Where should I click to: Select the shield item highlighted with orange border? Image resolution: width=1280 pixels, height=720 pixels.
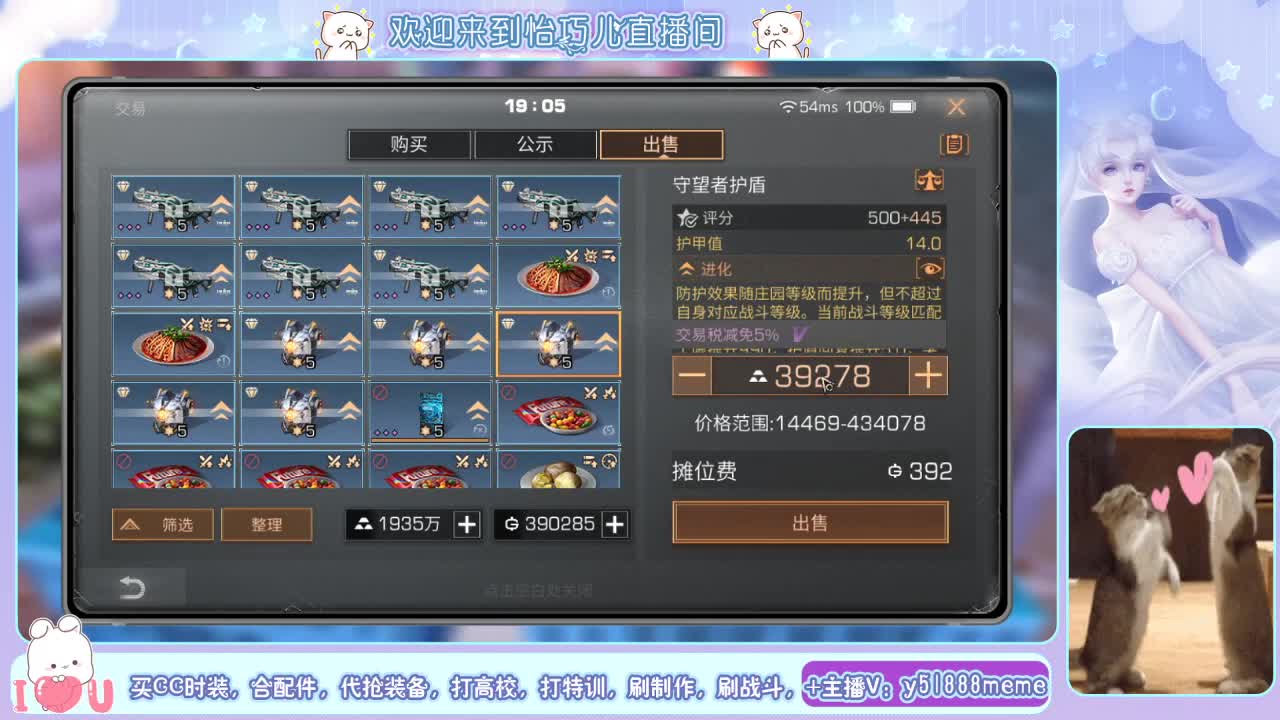point(558,344)
